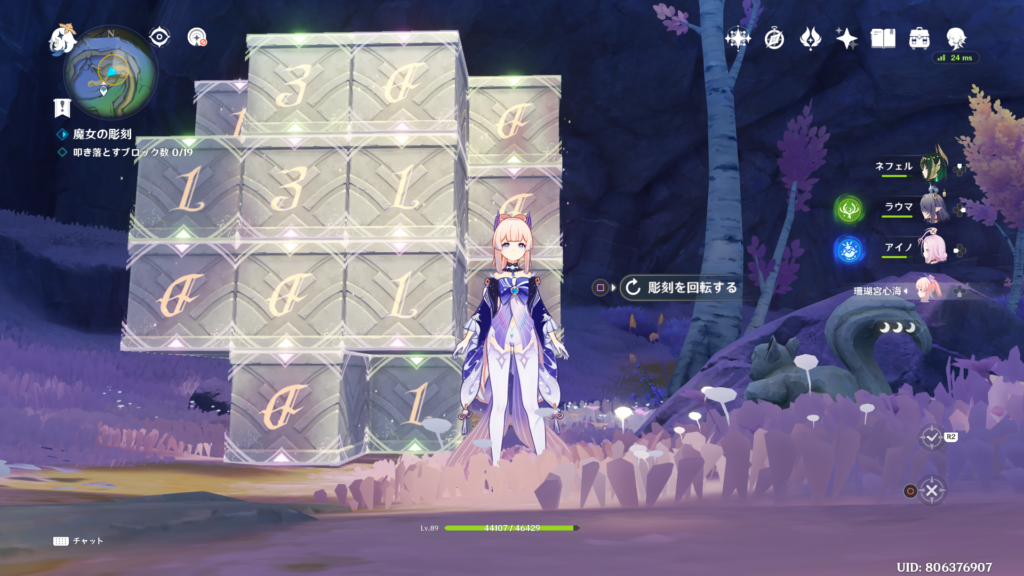Open the sparkle wish icon
The height and width of the screenshot is (576, 1024).
pyautogui.click(x=847, y=39)
